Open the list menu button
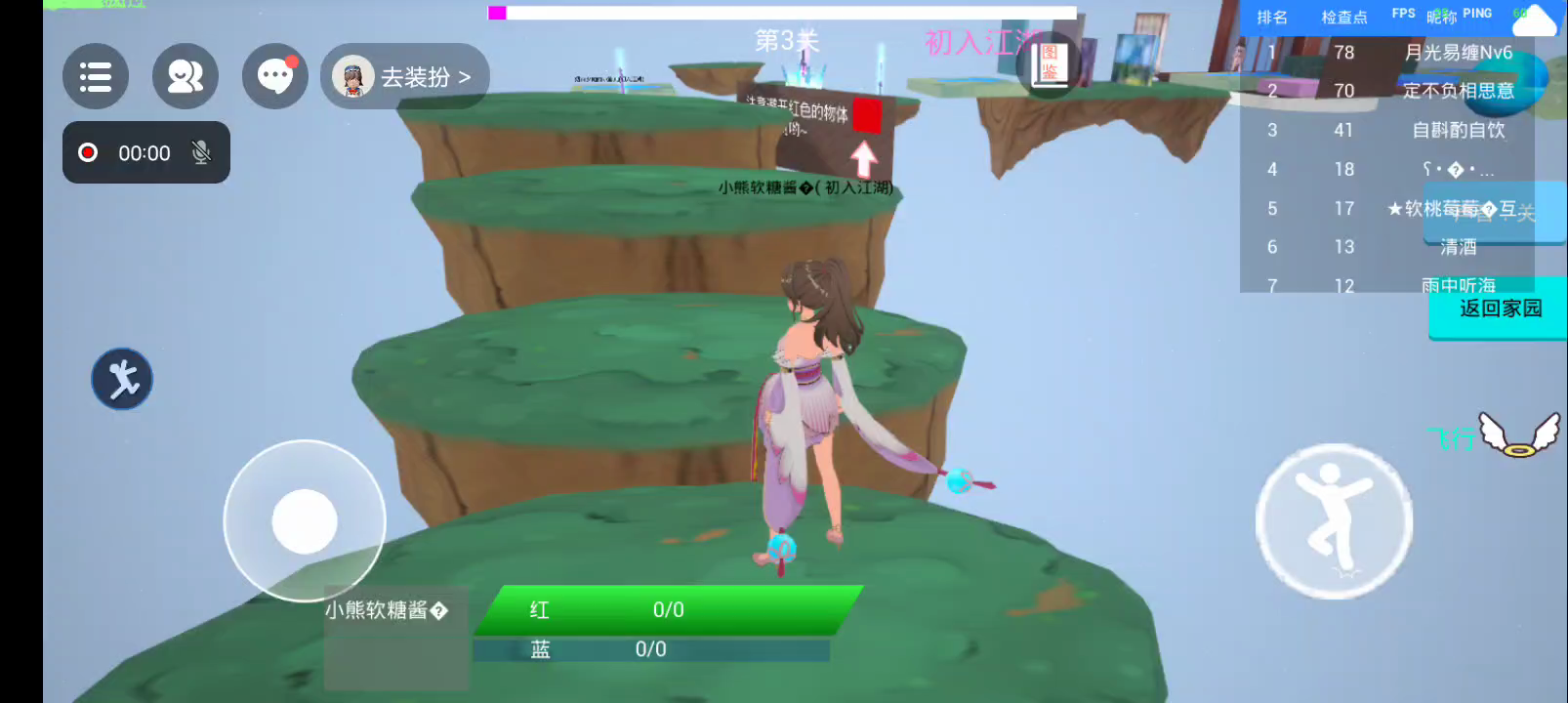This screenshot has width=1568, height=703. click(x=96, y=76)
